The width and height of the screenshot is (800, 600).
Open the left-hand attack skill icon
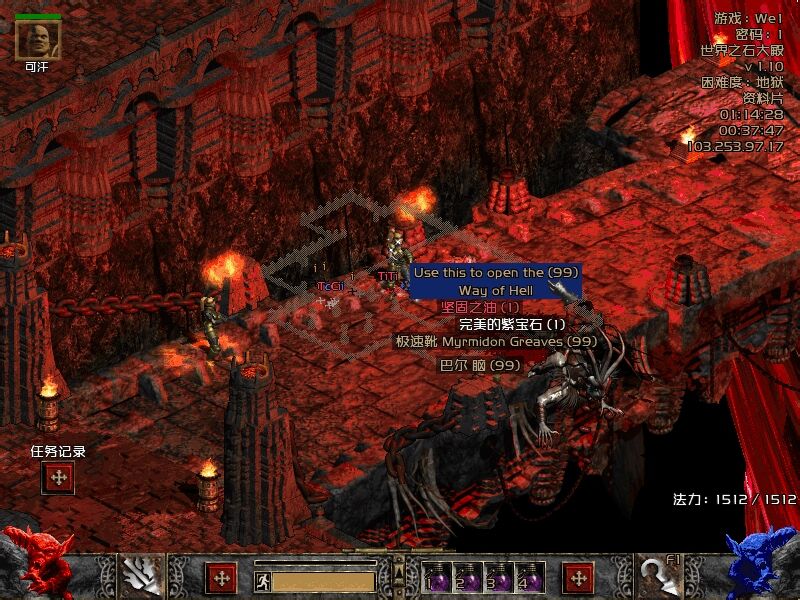141,576
